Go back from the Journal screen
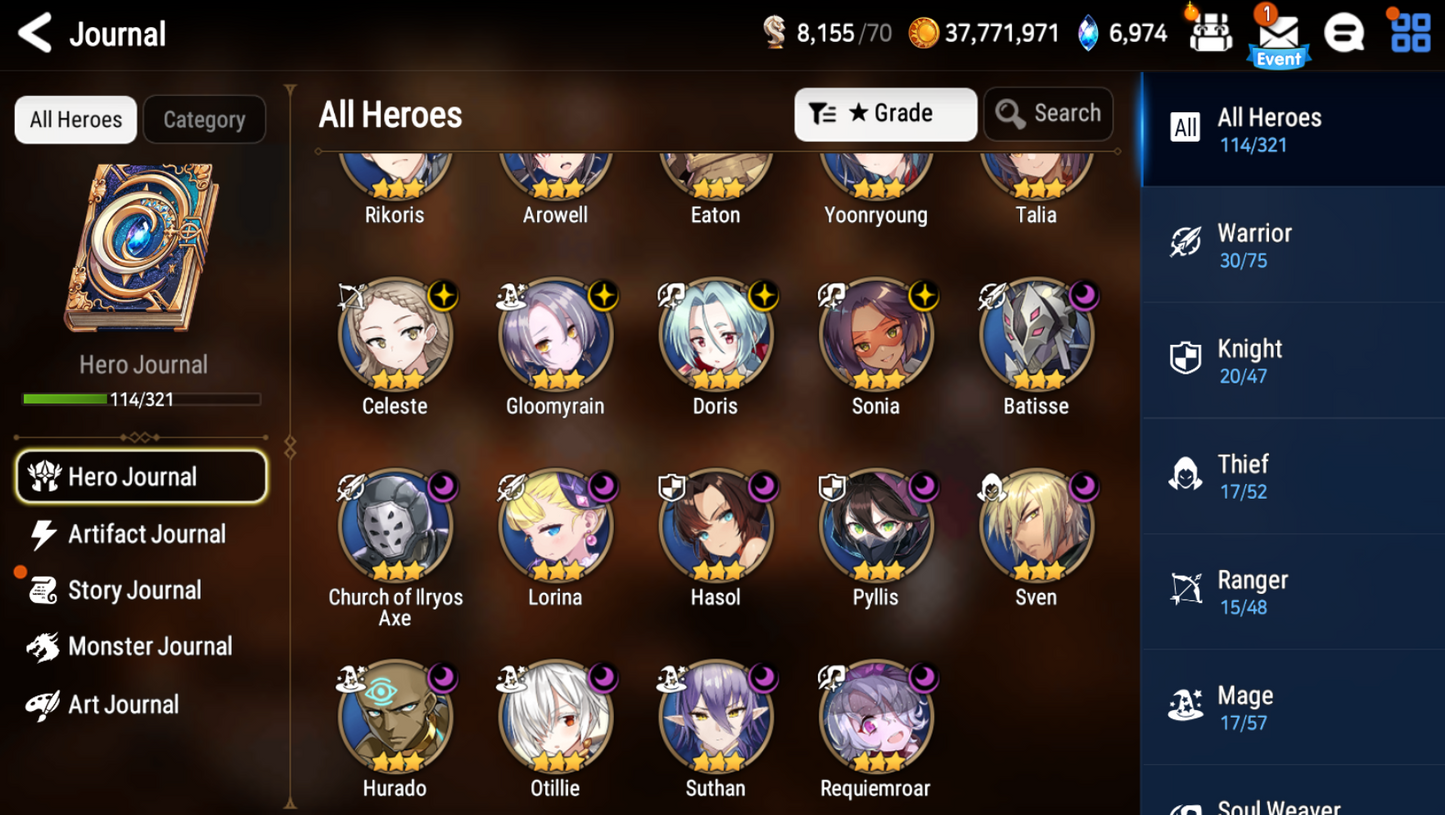Screen dimensions: 1445x815 (x=36, y=34)
